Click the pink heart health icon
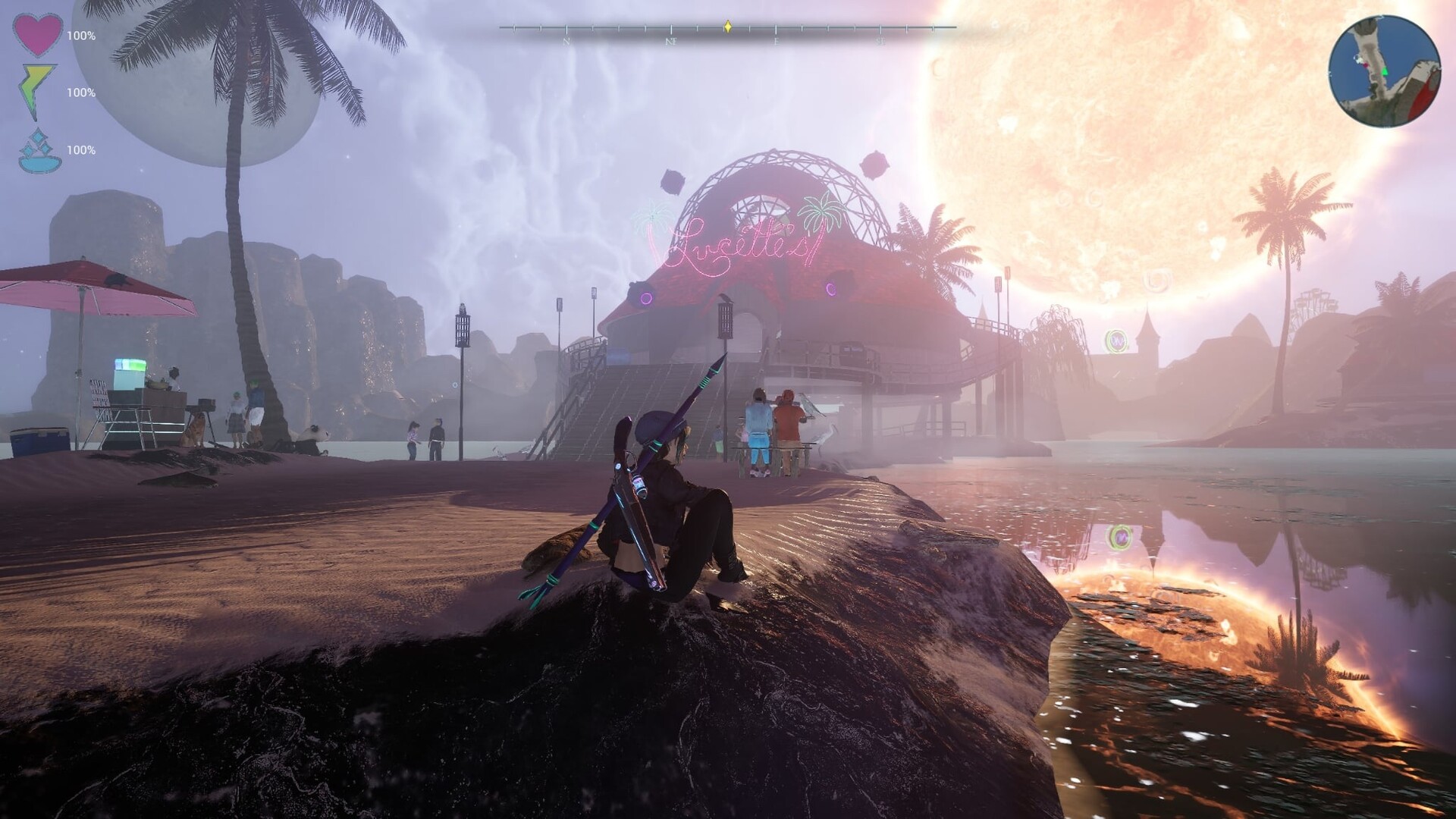The width and height of the screenshot is (1456, 819). click(x=38, y=35)
